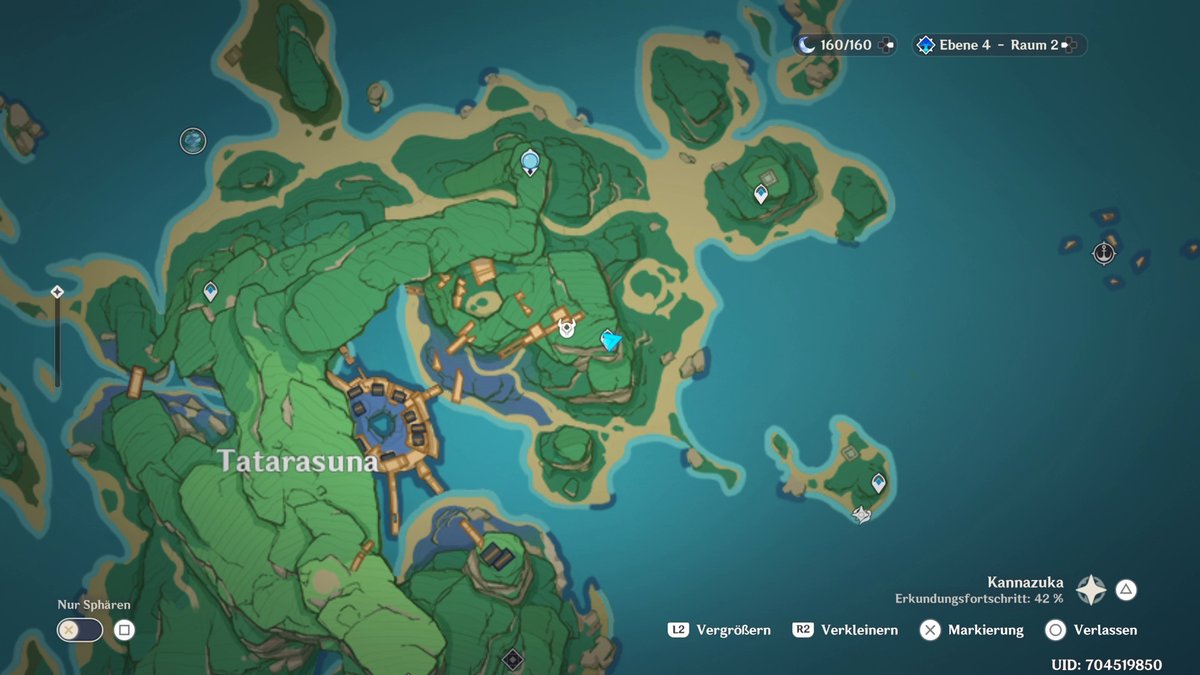Select the waypoint on the small southeastern island
Image resolution: width=1200 pixels, height=675 pixels.
pyautogui.click(x=878, y=483)
